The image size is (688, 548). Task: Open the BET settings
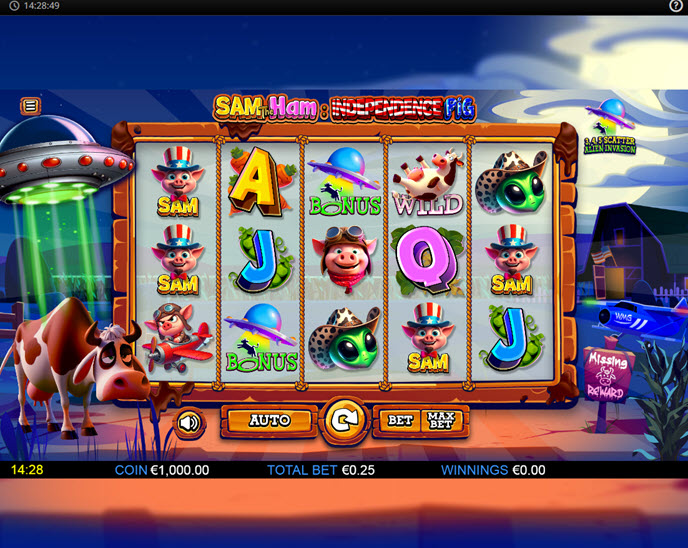click(x=400, y=421)
